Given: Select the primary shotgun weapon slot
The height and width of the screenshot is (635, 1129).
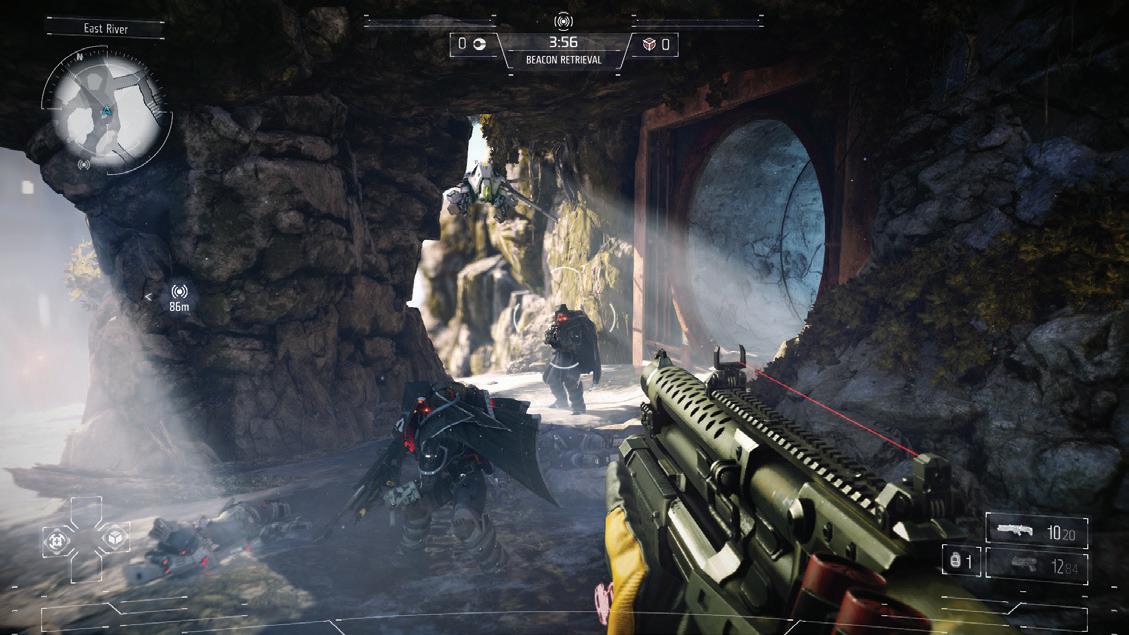Looking at the screenshot, I should click(1036, 532).
